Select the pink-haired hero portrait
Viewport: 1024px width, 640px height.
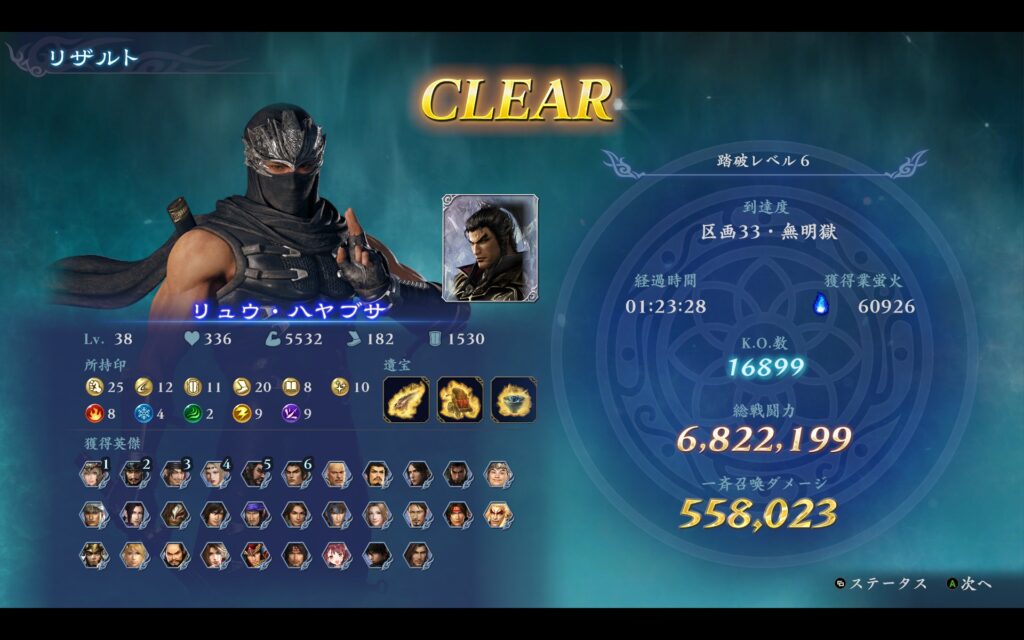click(x=336, y=555)
